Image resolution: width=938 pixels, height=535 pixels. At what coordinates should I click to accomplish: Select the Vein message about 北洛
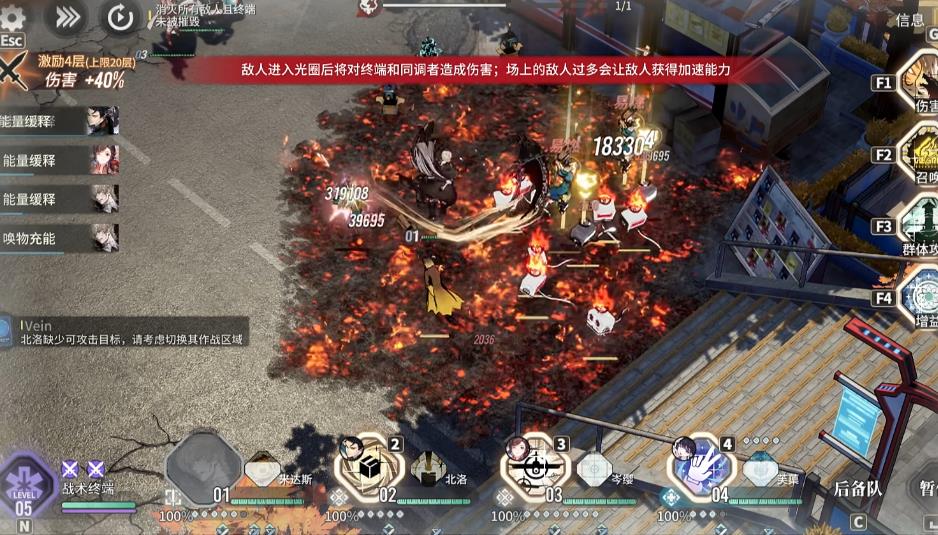[125, 333]
